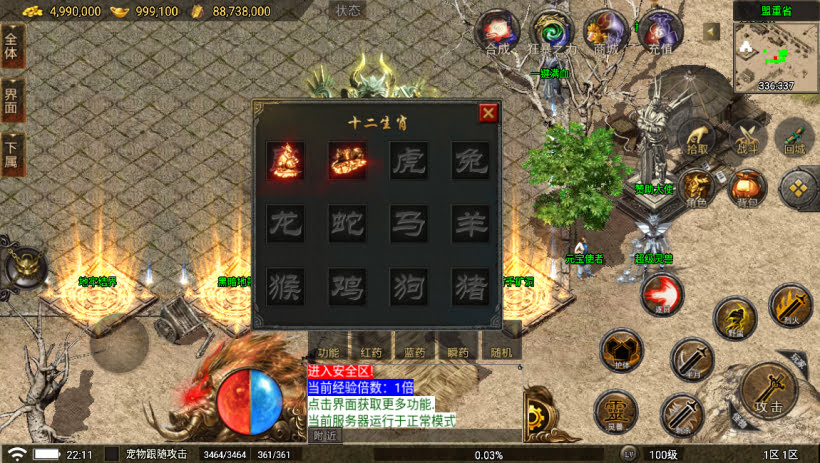Open the 背包 backpack
Screen dimensions: 820x463
(x=746, y=188)
